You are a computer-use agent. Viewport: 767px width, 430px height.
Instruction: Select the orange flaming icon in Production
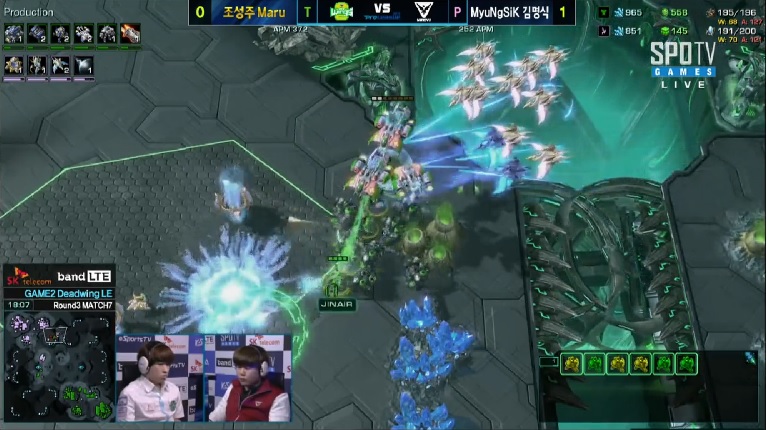(x=131, y=34)
